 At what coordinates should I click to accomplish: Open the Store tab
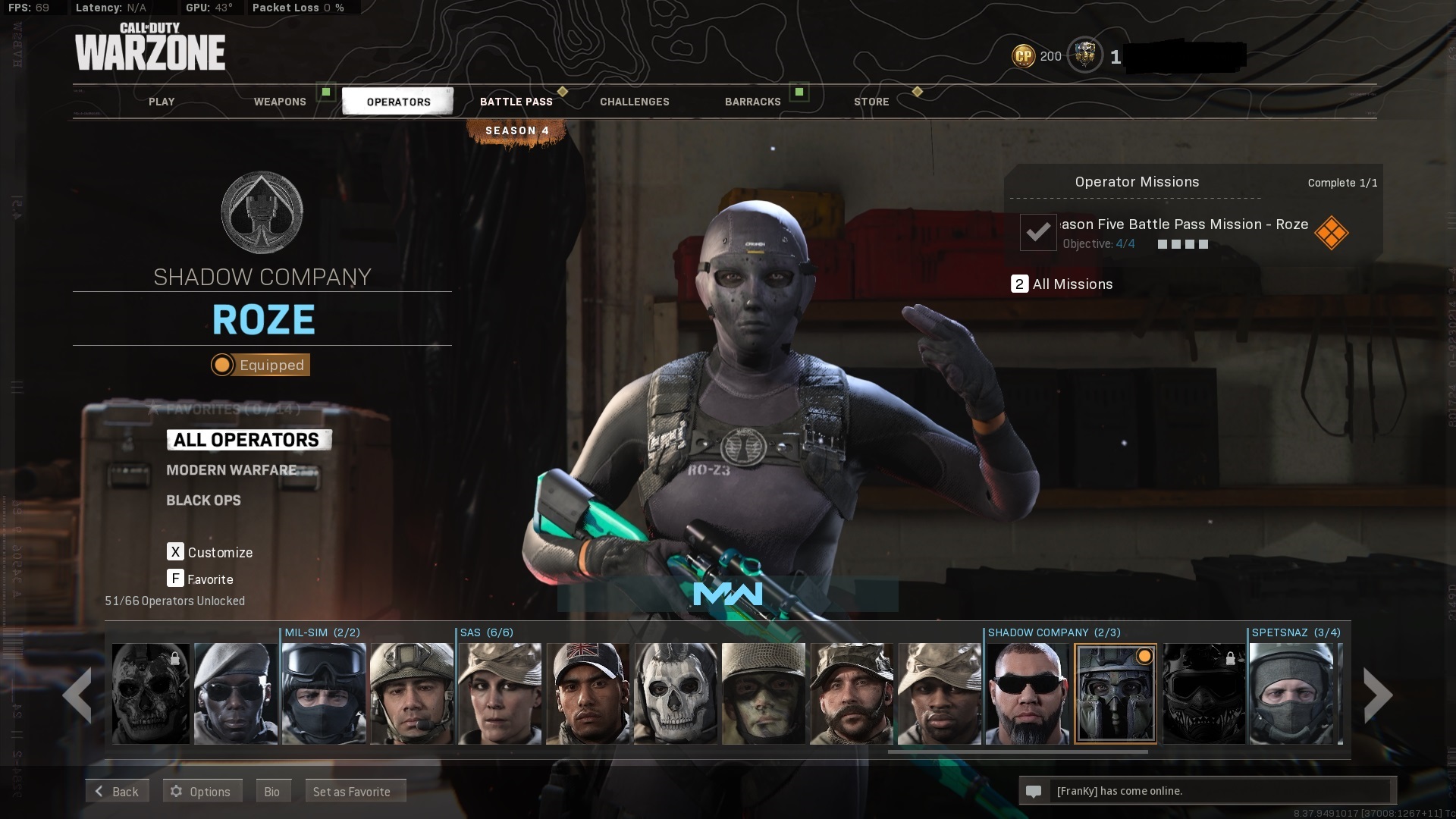[871, 102]
